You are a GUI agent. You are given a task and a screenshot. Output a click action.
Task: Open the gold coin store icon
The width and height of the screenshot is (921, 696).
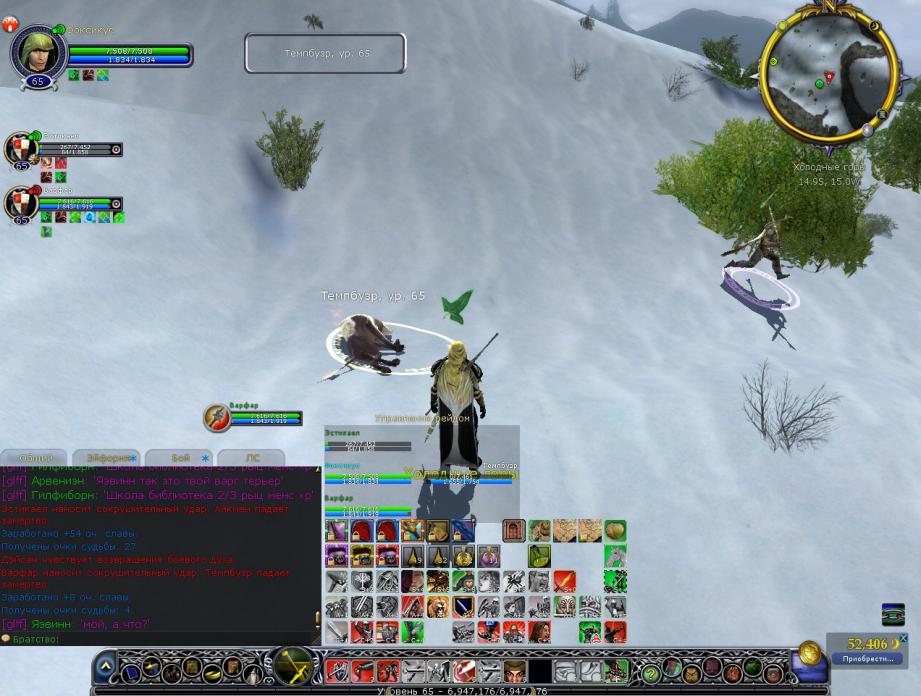coord(809,653)
